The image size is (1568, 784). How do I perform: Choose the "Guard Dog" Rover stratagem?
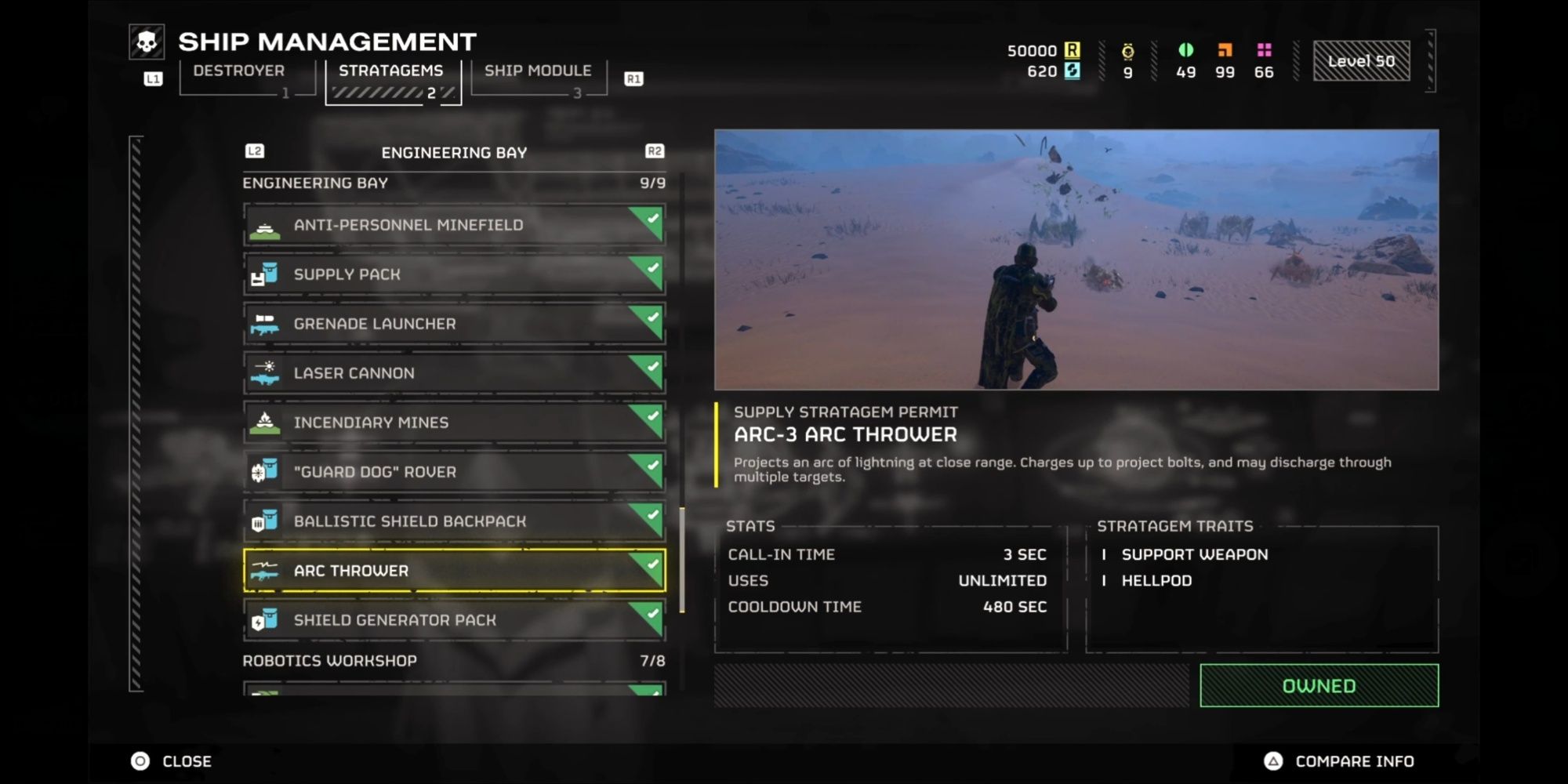454,472
